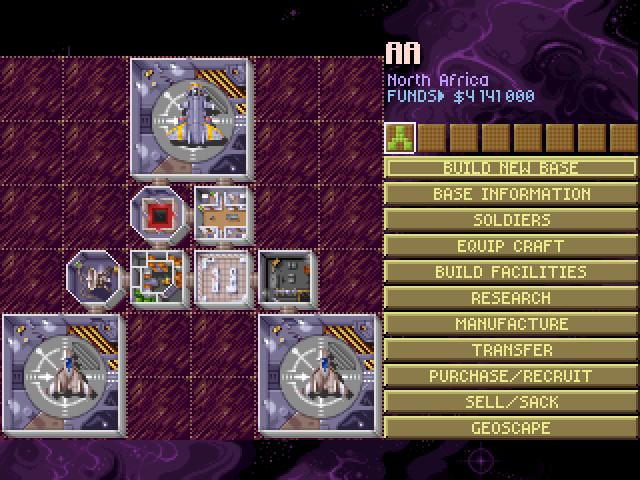View Base Information screen
The width and height of the screenshot is (640, 480).
click(510, 193)
